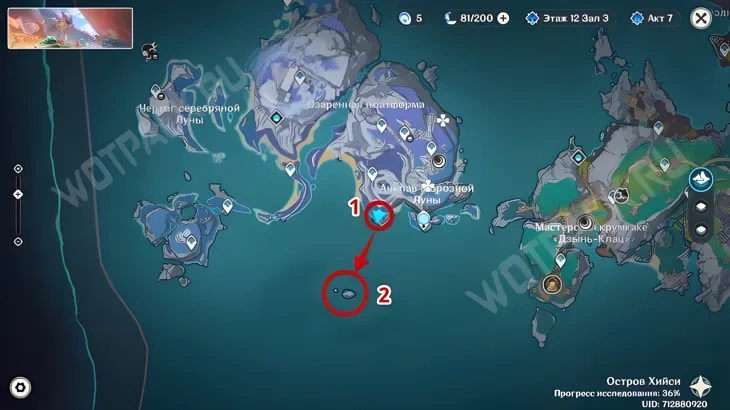Add resin with the plus button
Image resolution: width=730 pixels, height=410 pixels.
coord(503,18)
